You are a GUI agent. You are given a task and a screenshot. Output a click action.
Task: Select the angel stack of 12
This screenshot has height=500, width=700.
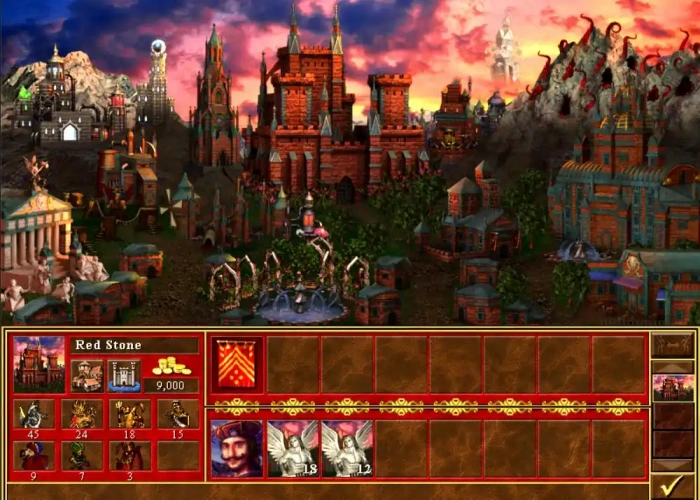[x=346, y=448]
